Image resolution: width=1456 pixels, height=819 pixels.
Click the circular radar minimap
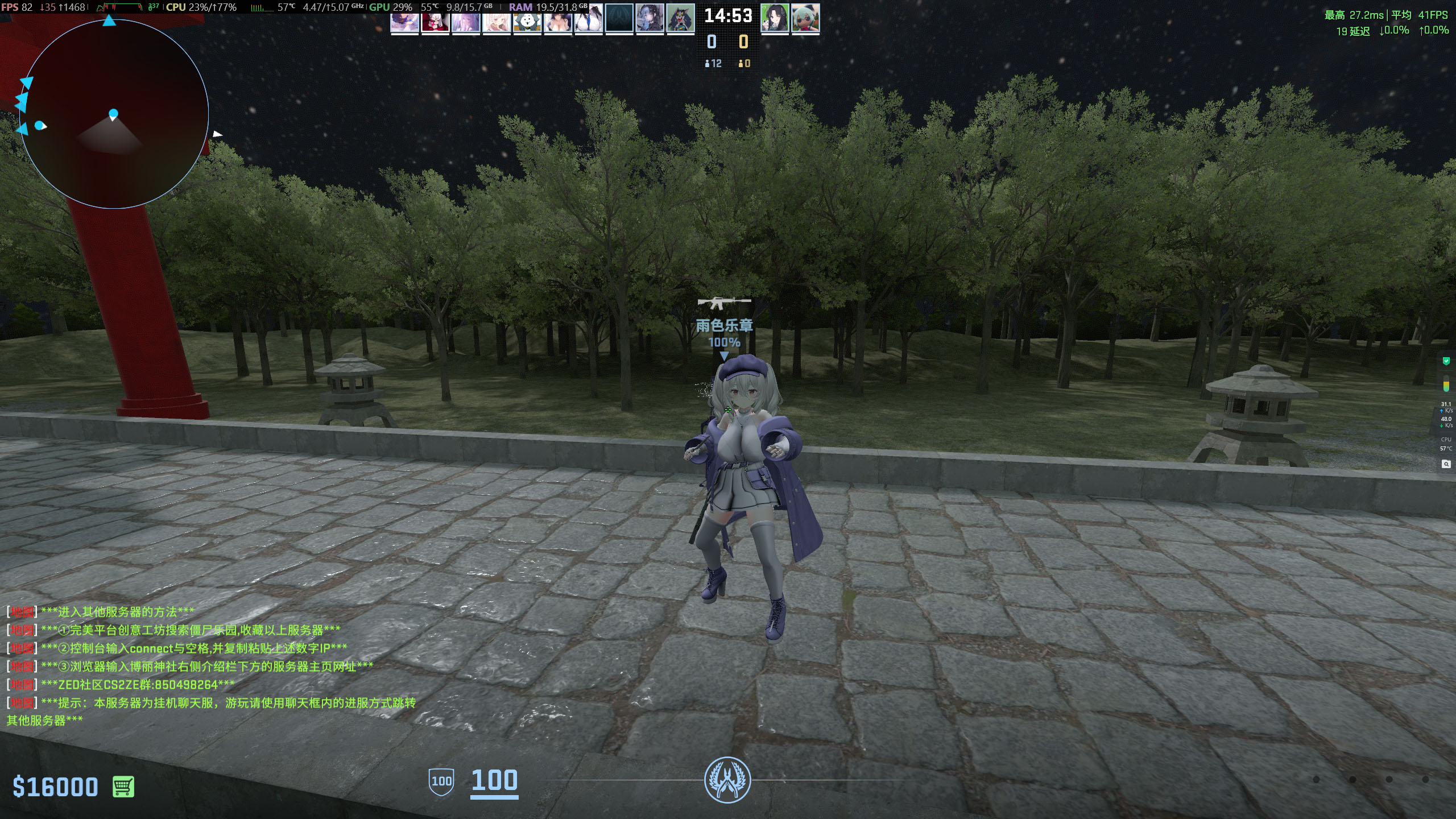pyautogui.click(x=114, y=114)
